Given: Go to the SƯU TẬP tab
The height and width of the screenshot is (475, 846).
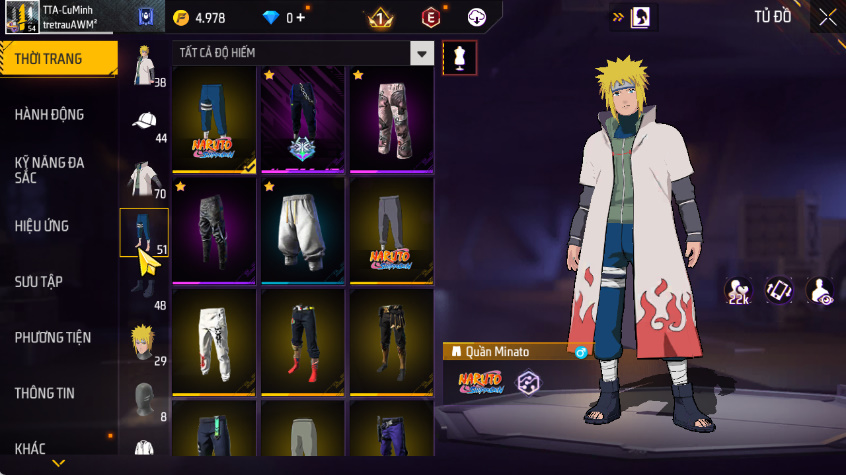Looking at the screenshot, I should pos(39,282).
